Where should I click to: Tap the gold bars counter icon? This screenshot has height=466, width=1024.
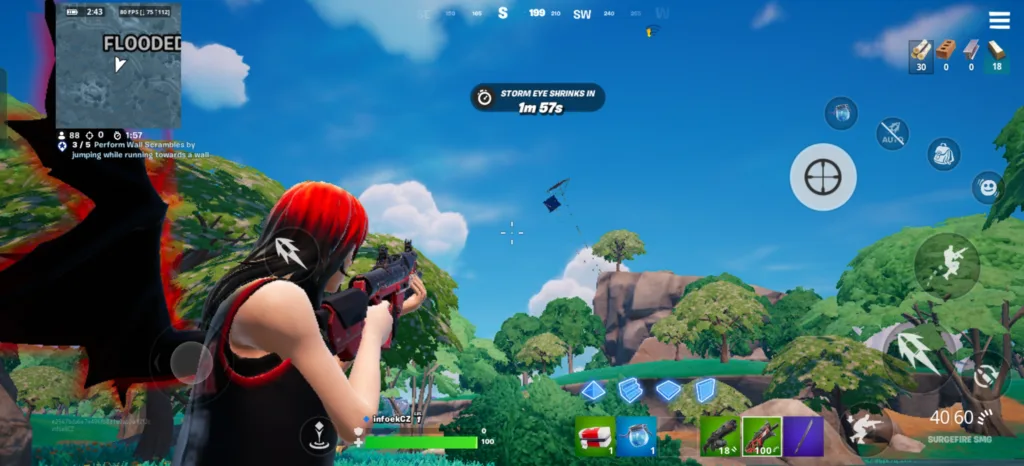(x=995, y=50)
